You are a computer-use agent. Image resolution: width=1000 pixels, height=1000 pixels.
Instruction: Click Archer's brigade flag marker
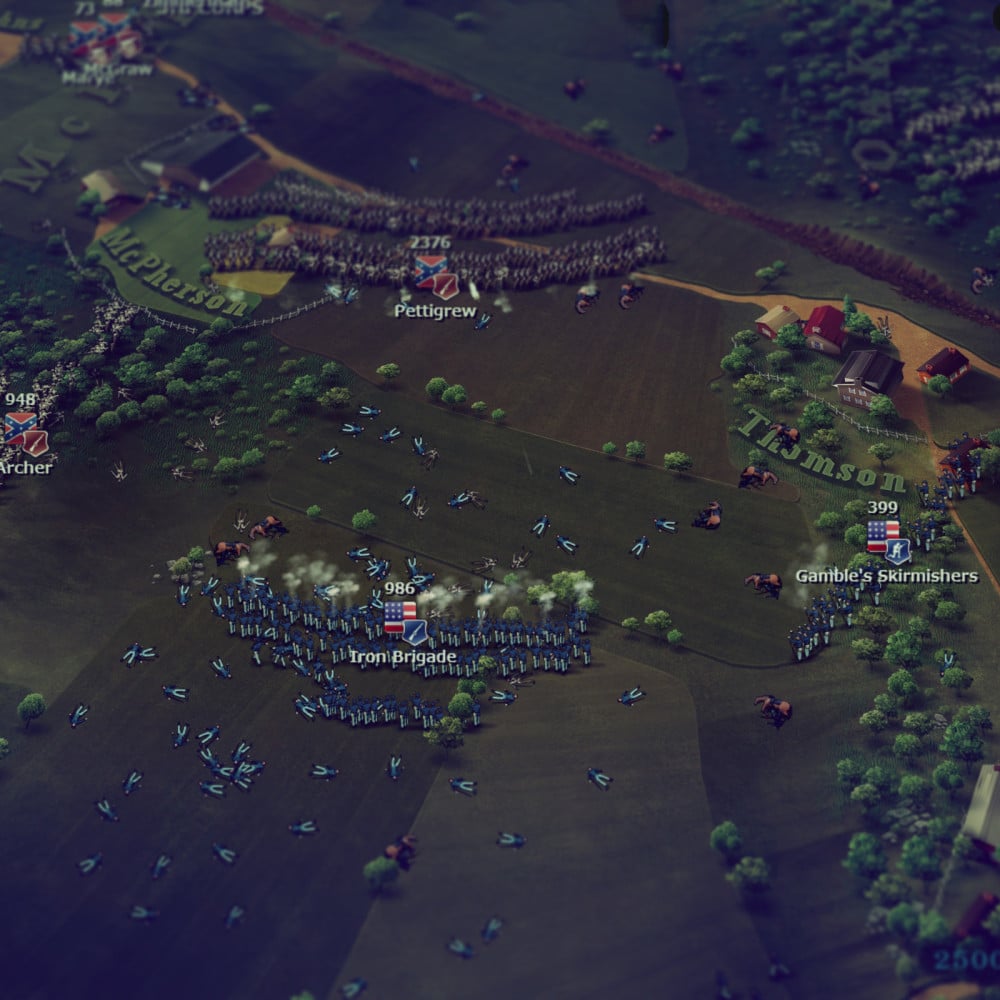pos(25,433)
